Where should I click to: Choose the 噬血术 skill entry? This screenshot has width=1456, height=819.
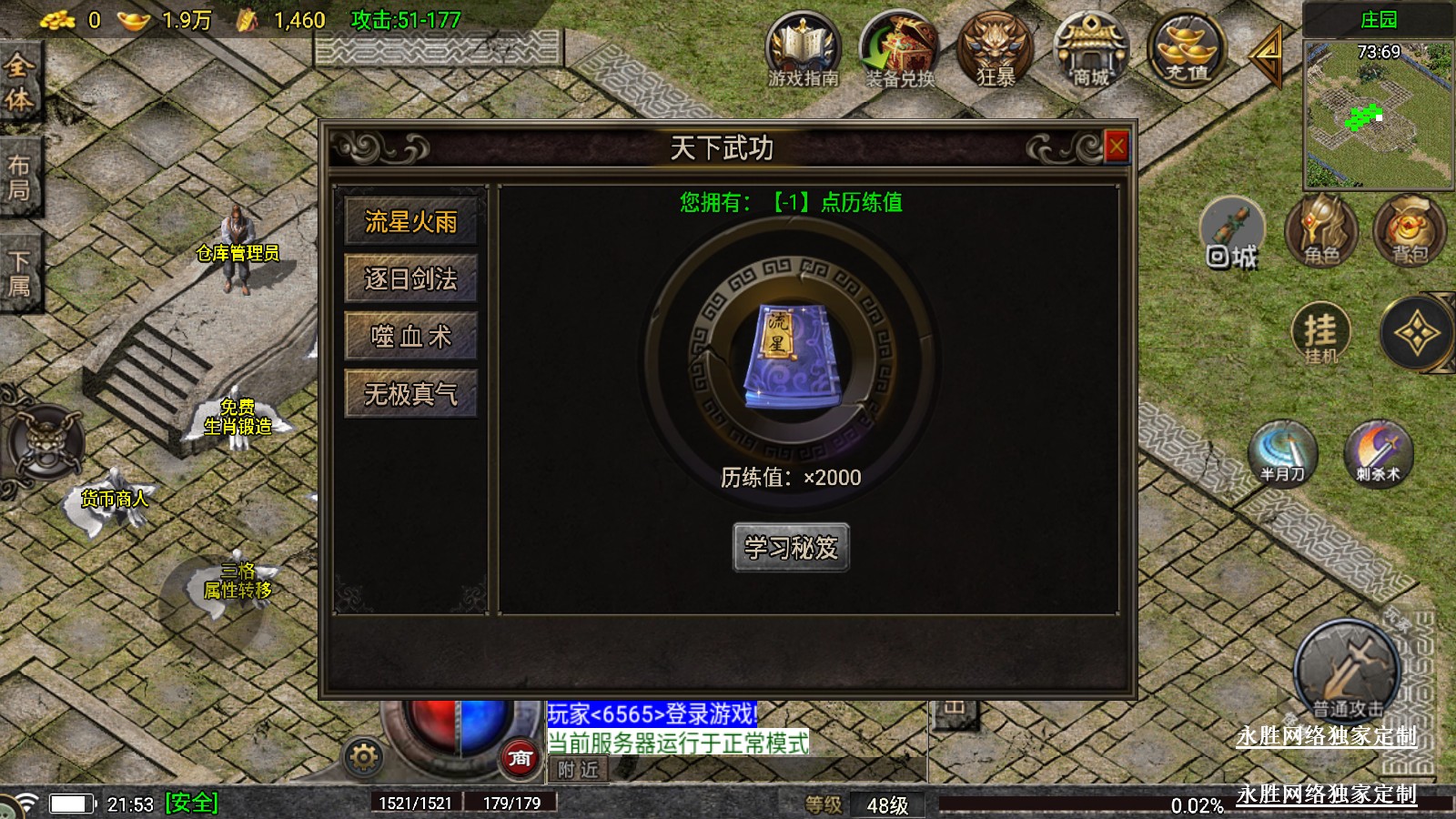(410, 337)
